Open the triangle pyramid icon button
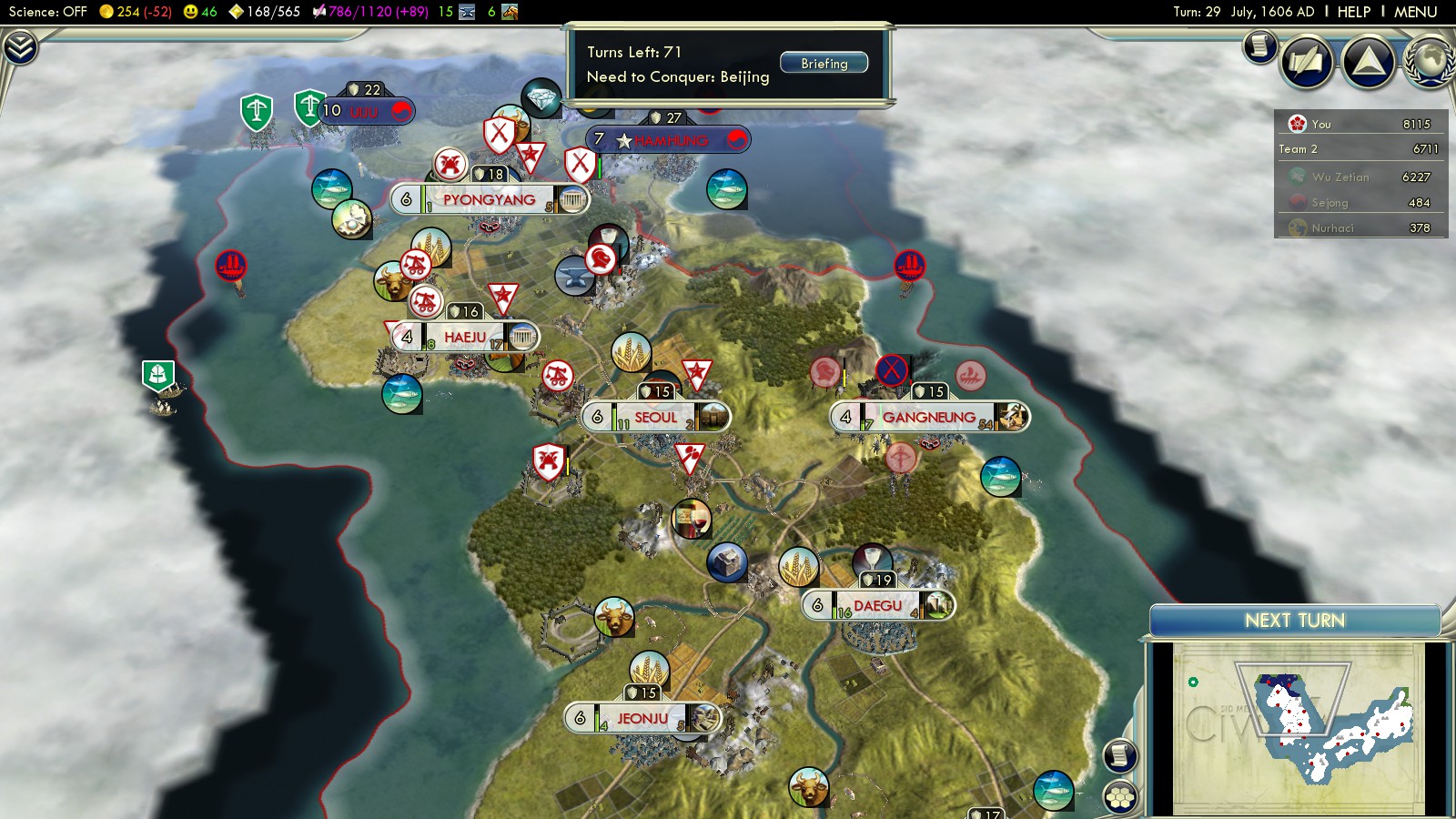 coord(1369,62)
